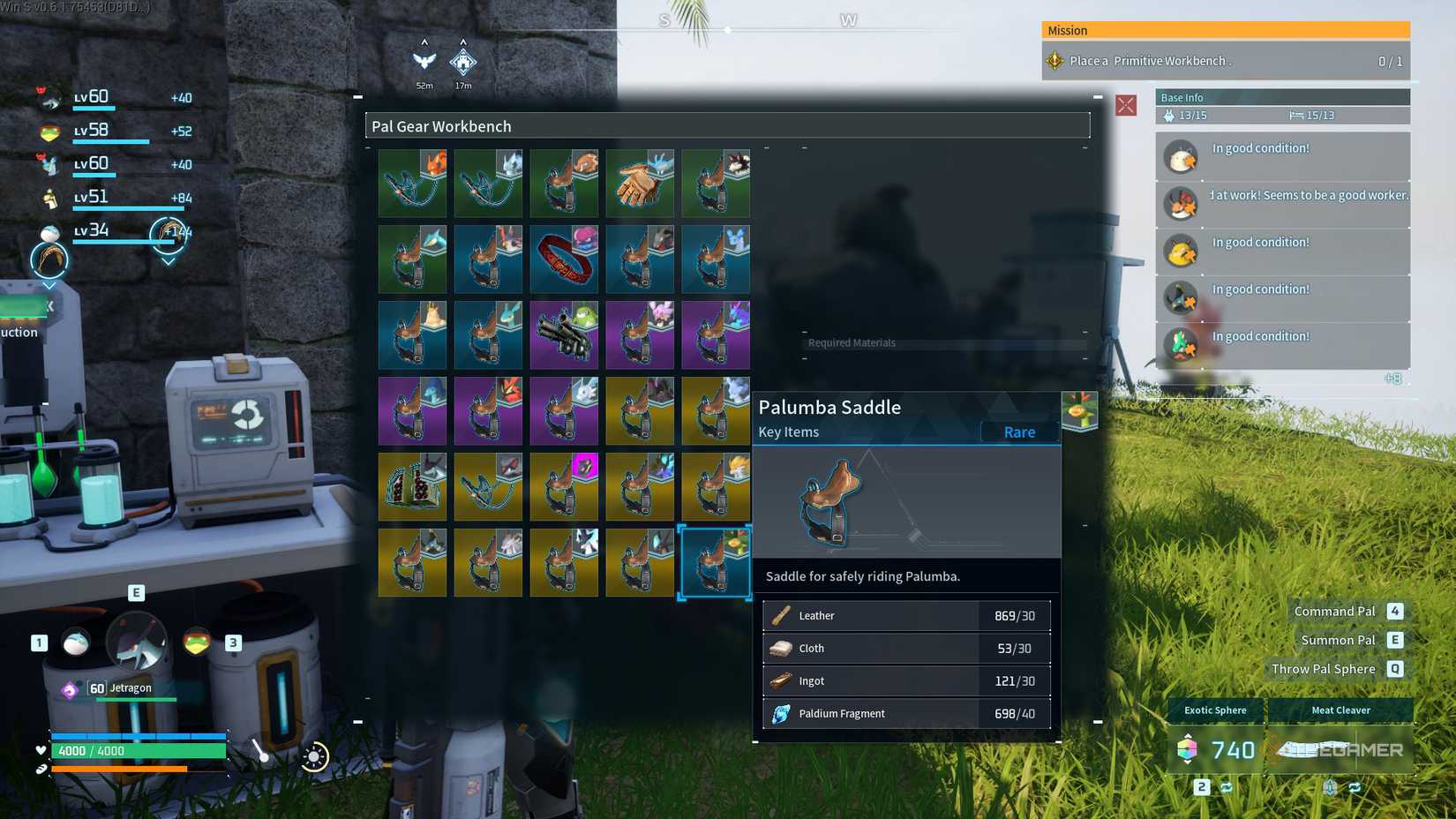Toggle the Rare rarity badge on Palumba Saddle
1456x819 pixels.
(1019, 432)
